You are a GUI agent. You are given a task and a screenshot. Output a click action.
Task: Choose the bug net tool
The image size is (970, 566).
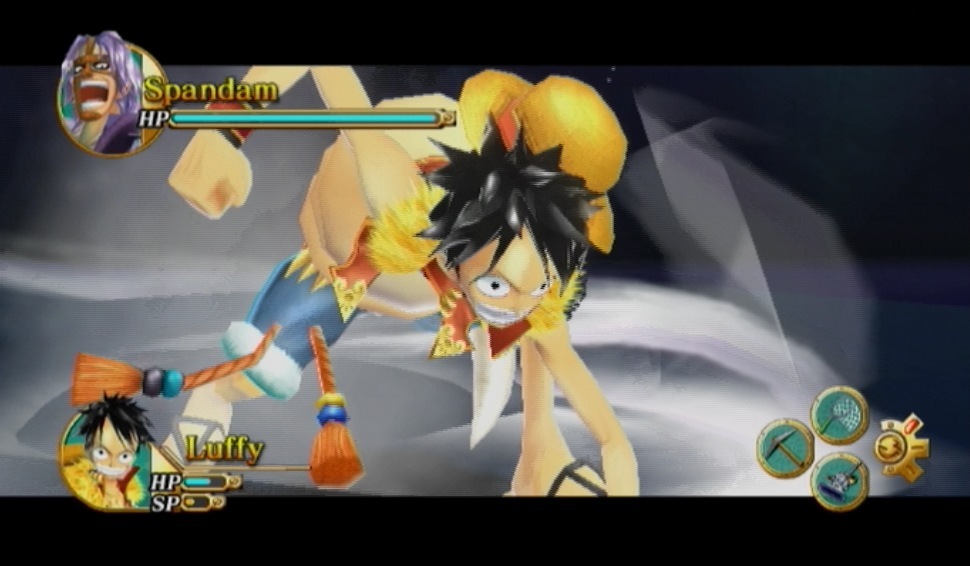(x=839, y=414)
